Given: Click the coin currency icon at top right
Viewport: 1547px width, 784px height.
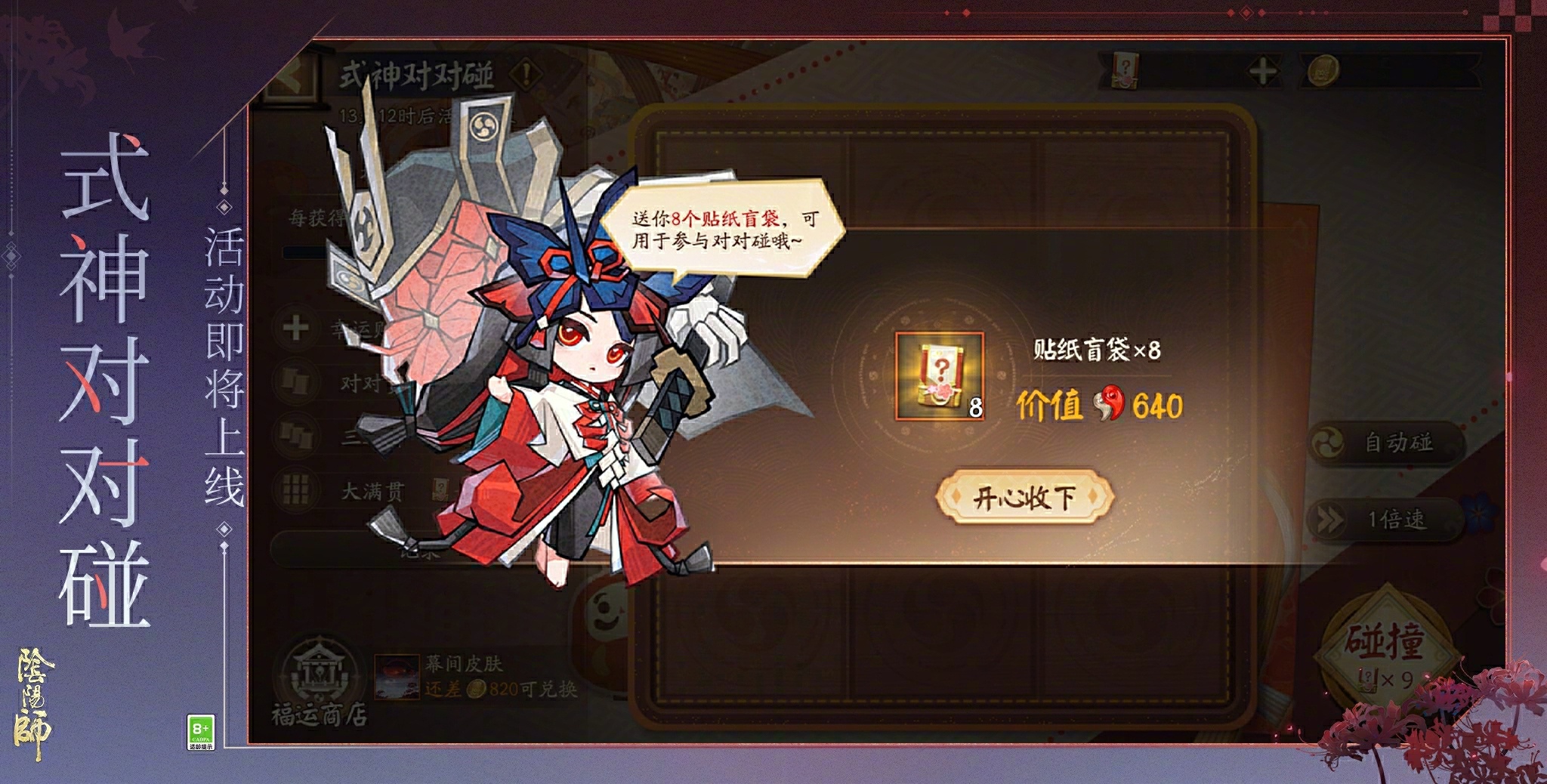Looking at the screenshot, I should point(1322,70).
